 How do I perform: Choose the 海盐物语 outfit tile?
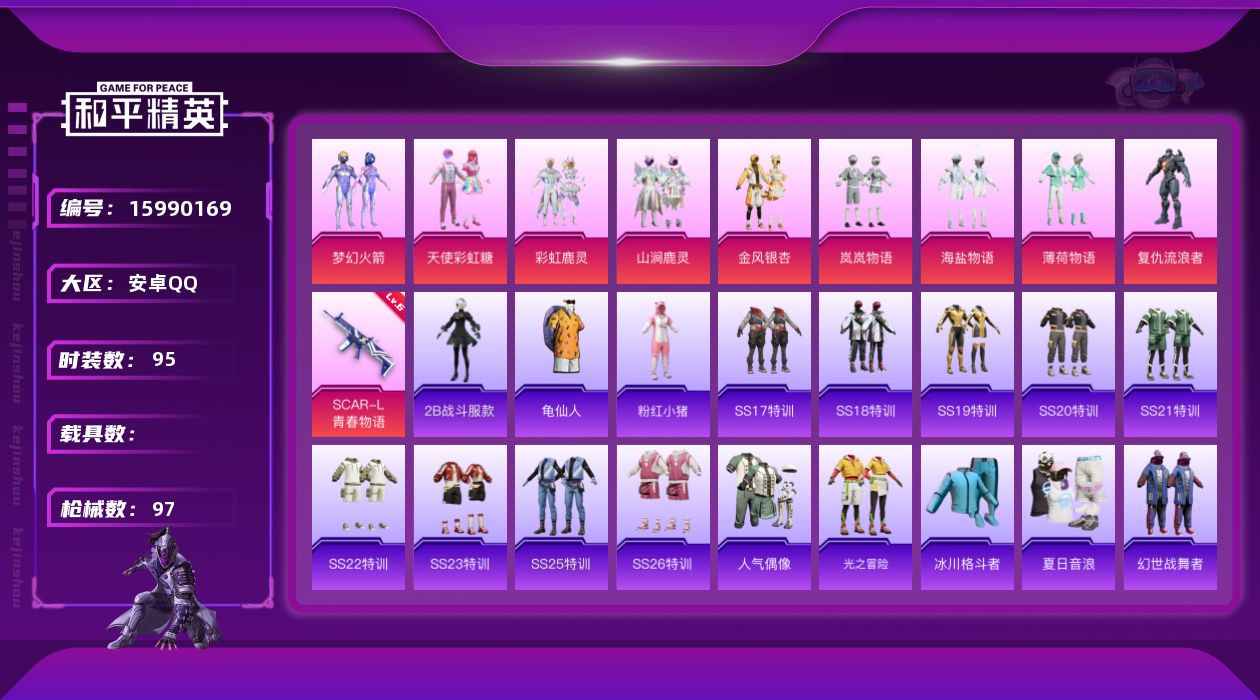967,210
